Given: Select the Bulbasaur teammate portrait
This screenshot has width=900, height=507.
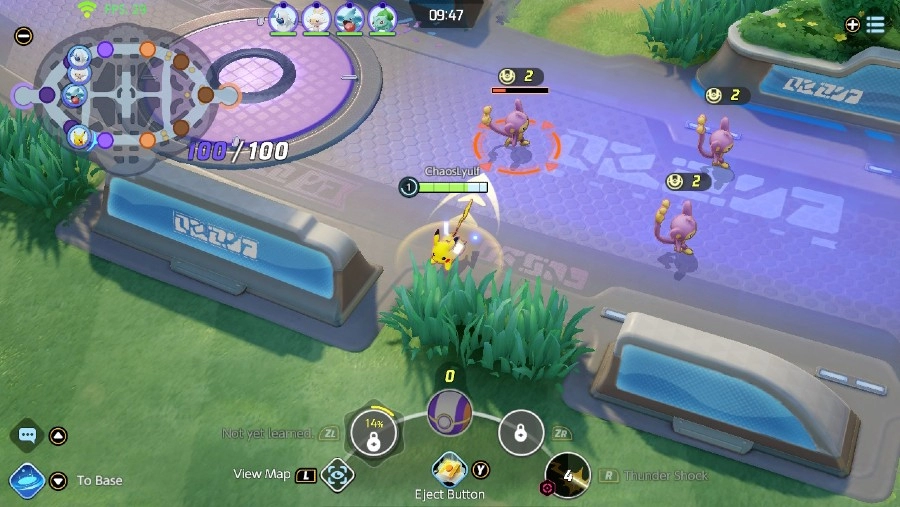Looking at the screenshot, I should point(381,18).
